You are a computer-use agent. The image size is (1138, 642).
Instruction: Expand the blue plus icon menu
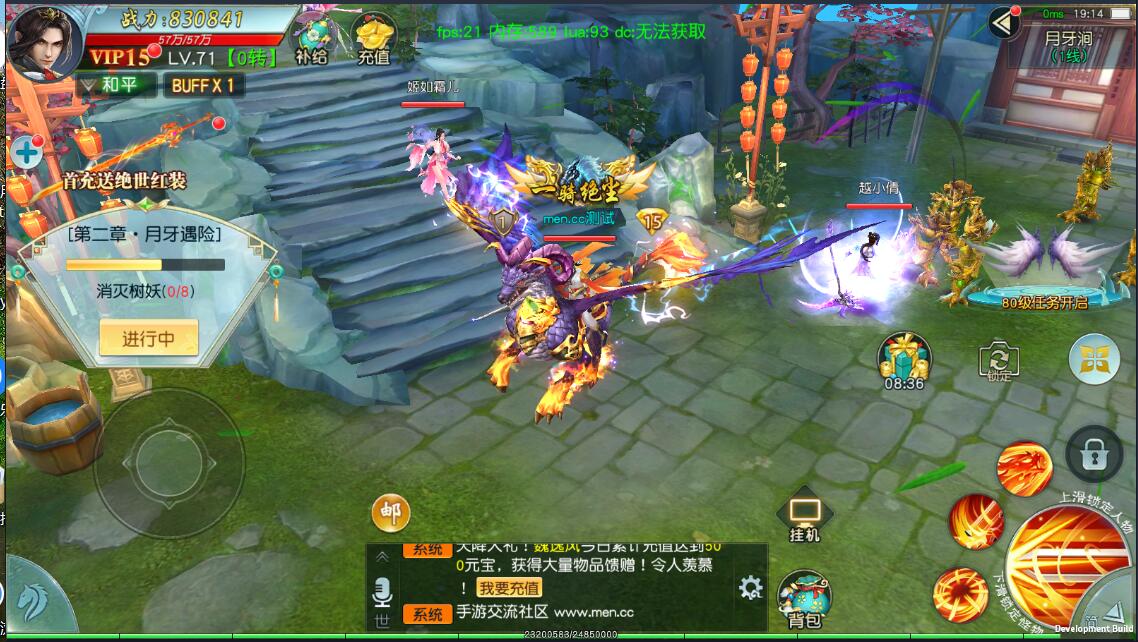[26, 153]
